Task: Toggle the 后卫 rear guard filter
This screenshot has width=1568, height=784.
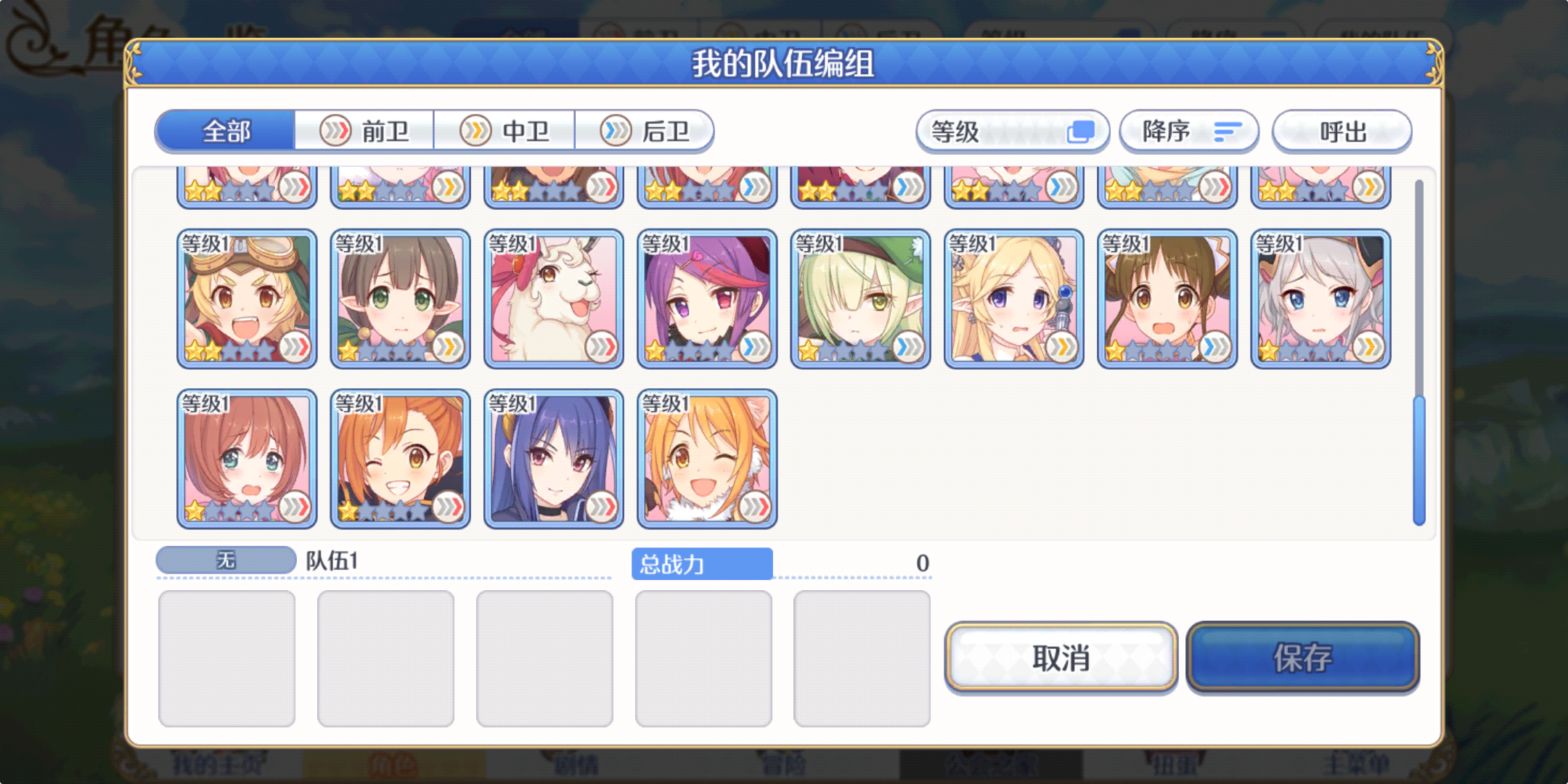Action: (x=645, y=131)
